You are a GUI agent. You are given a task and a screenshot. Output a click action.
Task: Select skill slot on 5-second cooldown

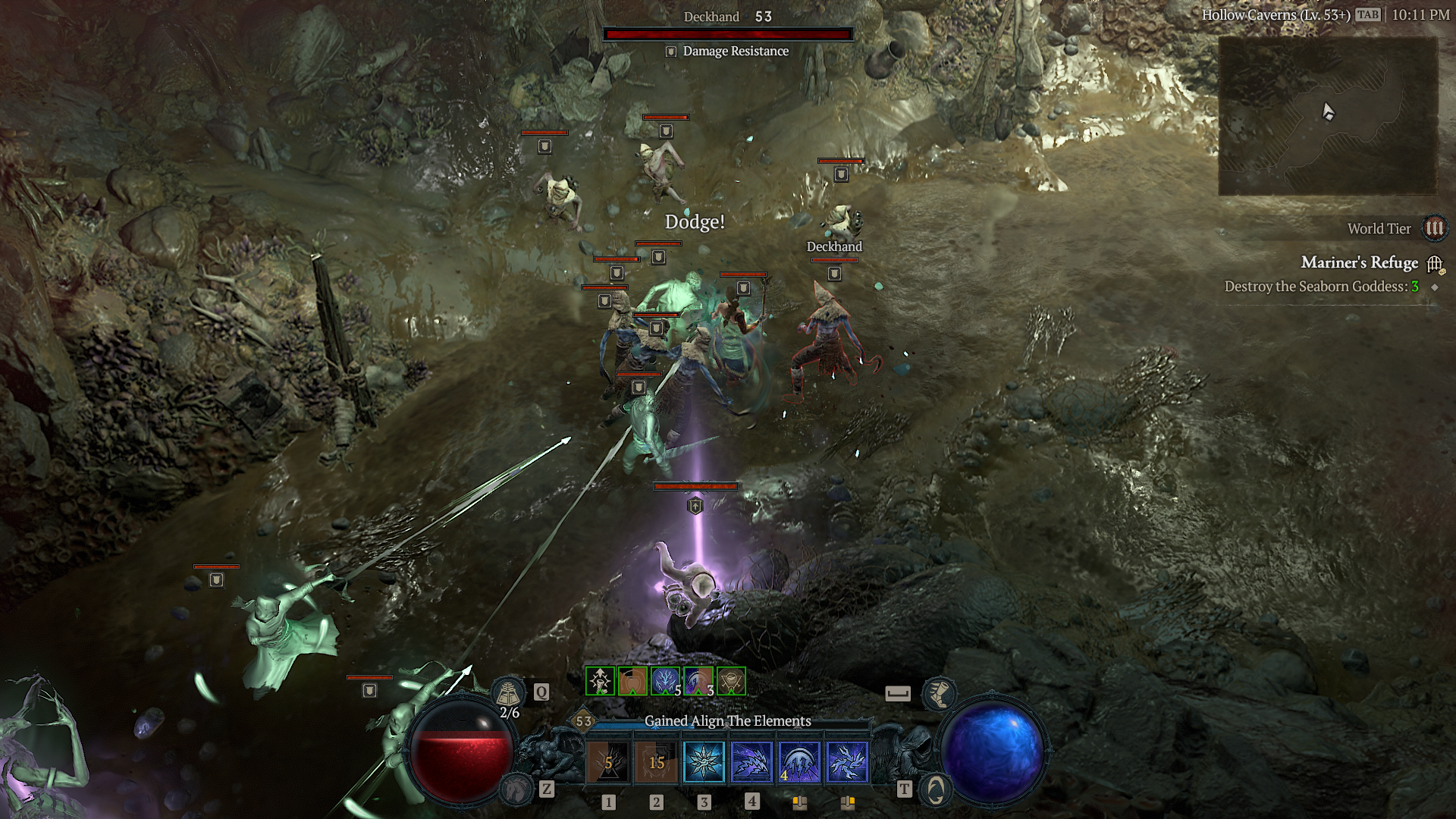tap(608, 762)
